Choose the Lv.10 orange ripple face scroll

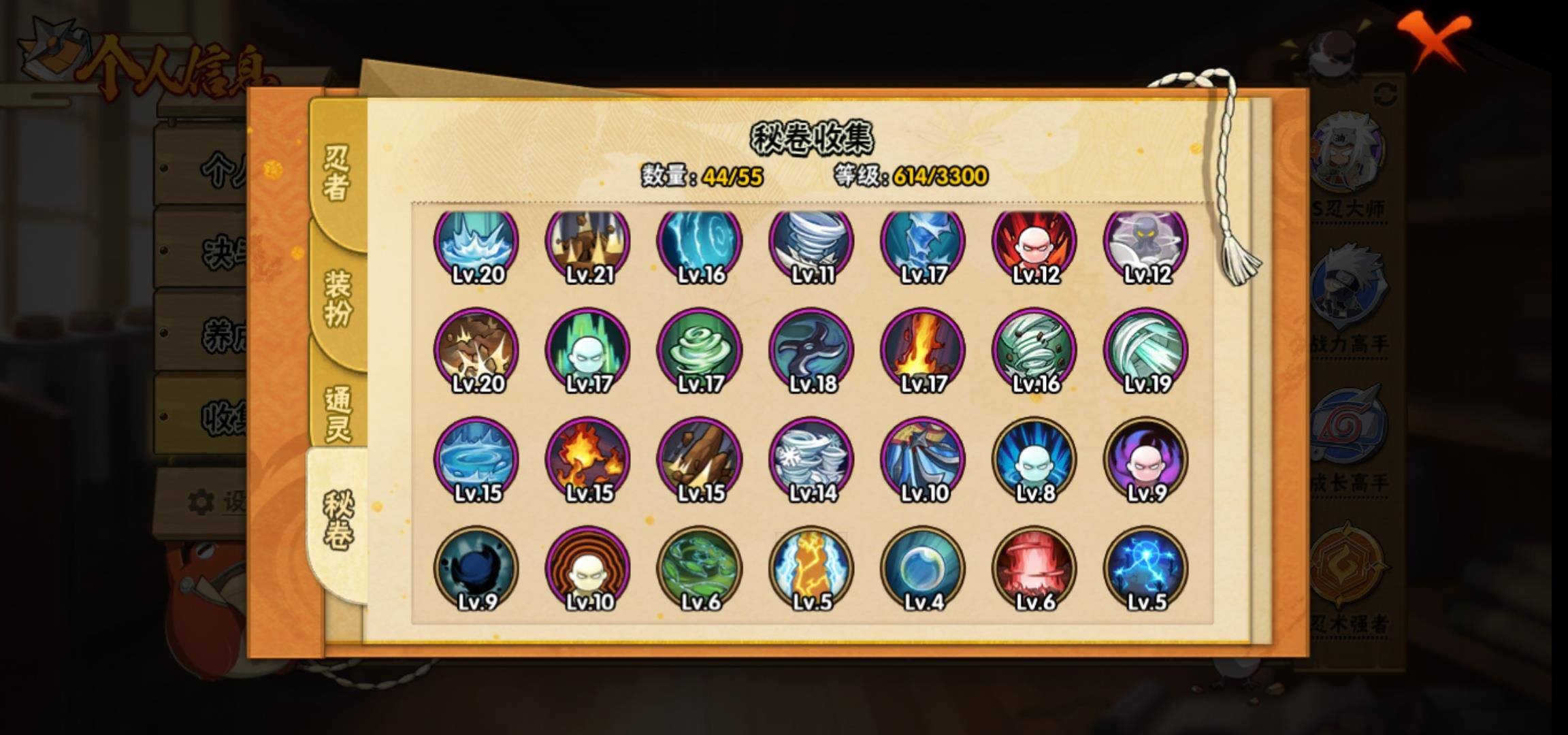tap(588, 570)
